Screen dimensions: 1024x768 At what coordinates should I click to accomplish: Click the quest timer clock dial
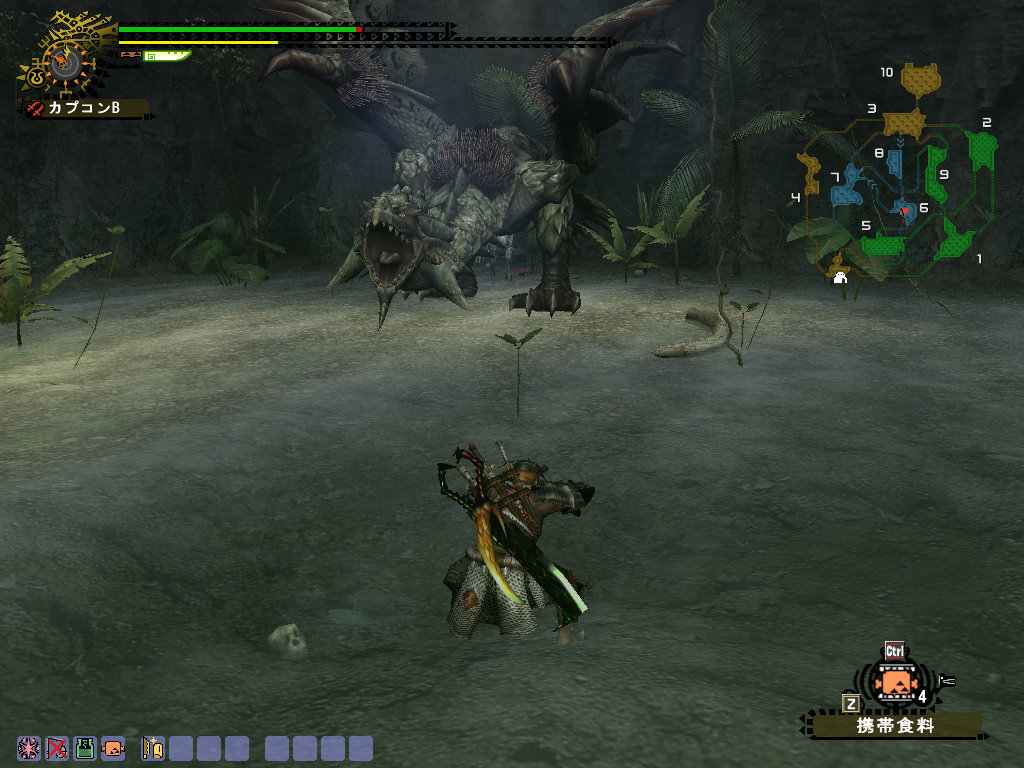click(x=66, y=62)
